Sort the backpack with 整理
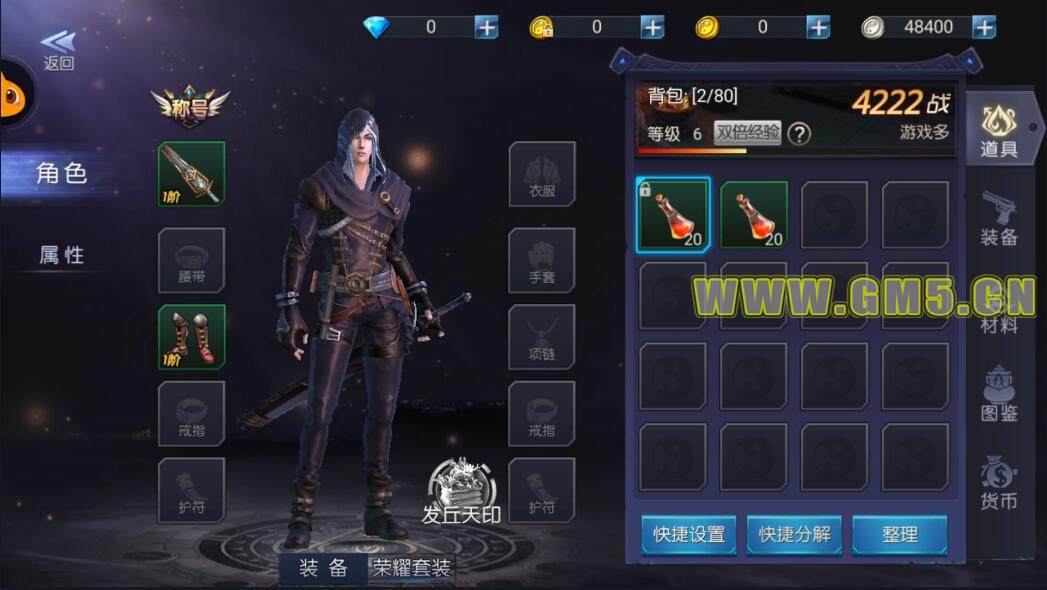The width and height of the screenshot is (1047, 590). [x=899, y=534]
